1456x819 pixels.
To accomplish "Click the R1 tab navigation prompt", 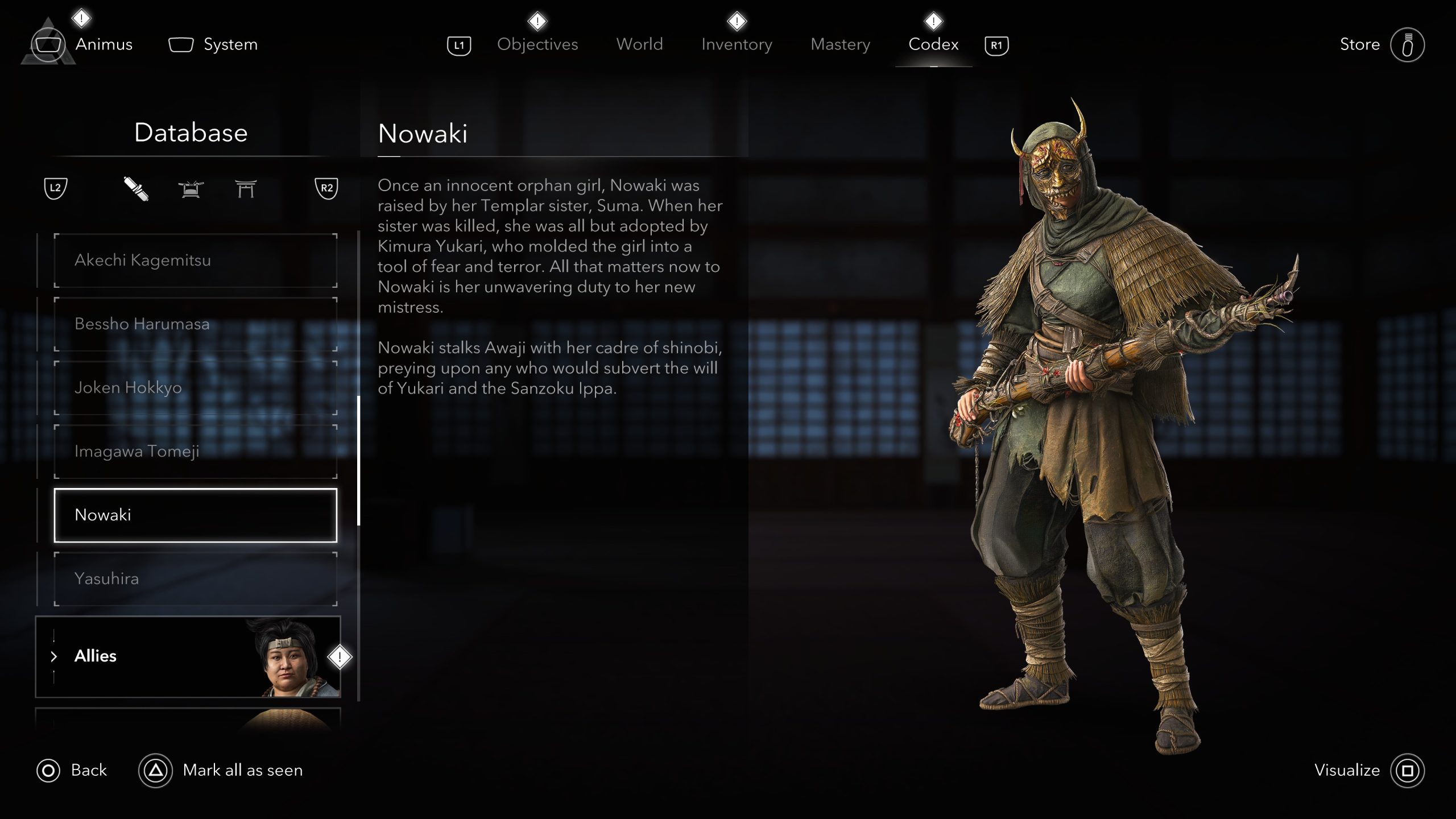I will (996, 44).
